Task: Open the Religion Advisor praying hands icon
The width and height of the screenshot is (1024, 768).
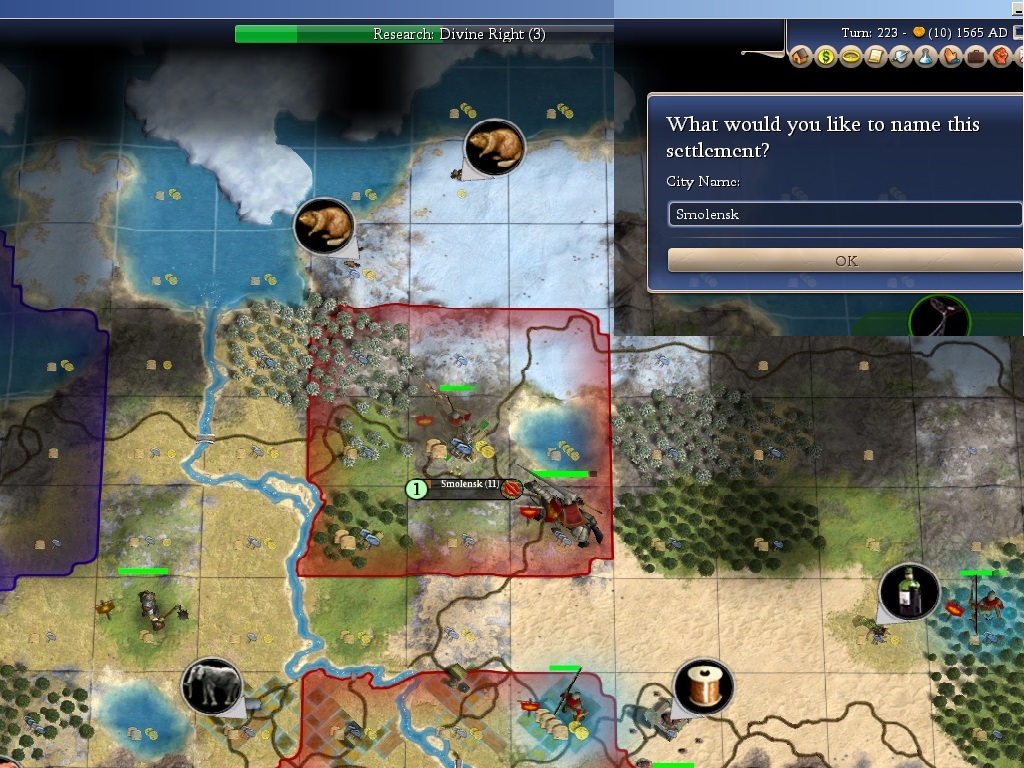Action: click(951, 57)
